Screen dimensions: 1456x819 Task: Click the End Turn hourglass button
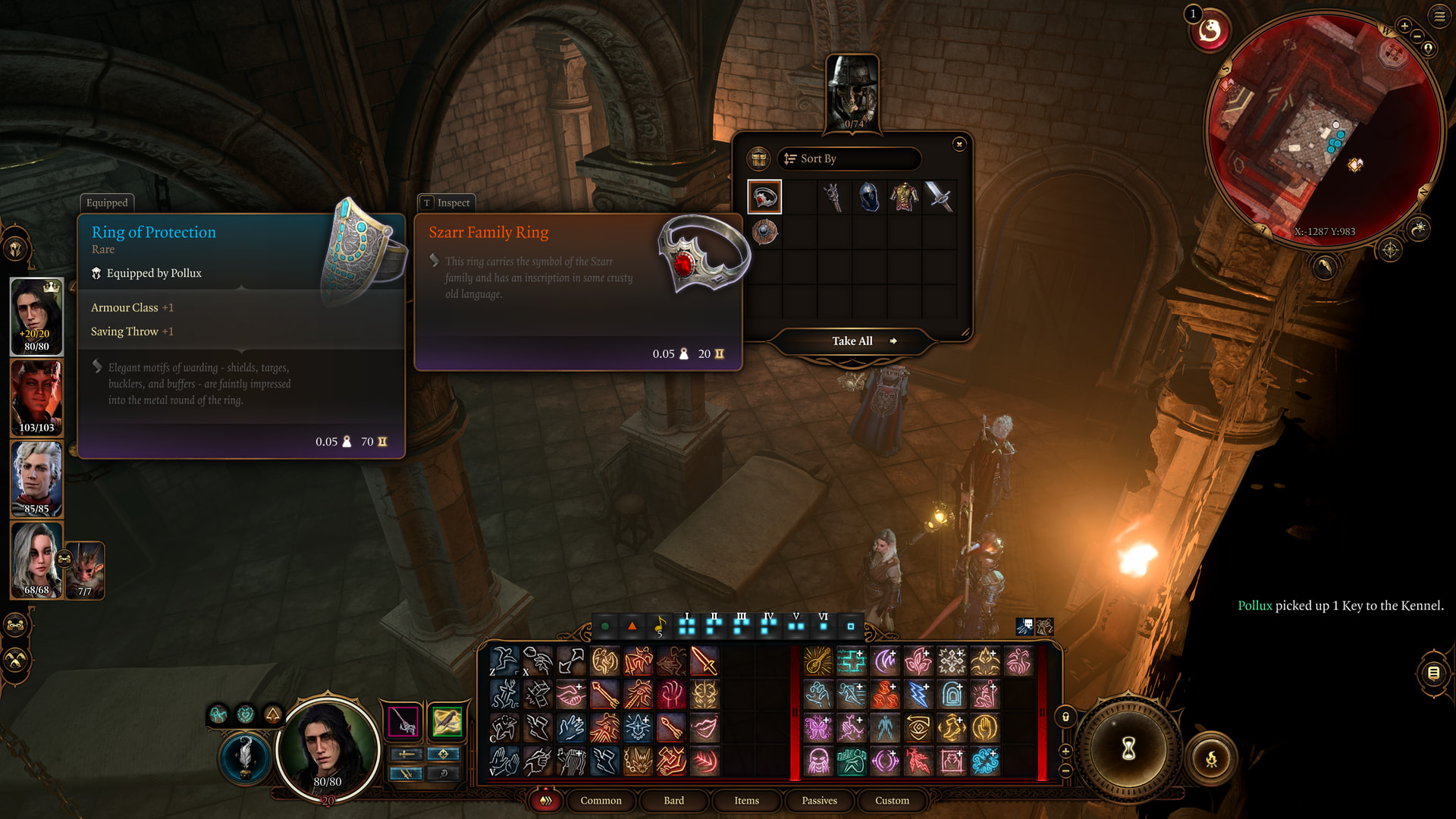[1128, 749]
